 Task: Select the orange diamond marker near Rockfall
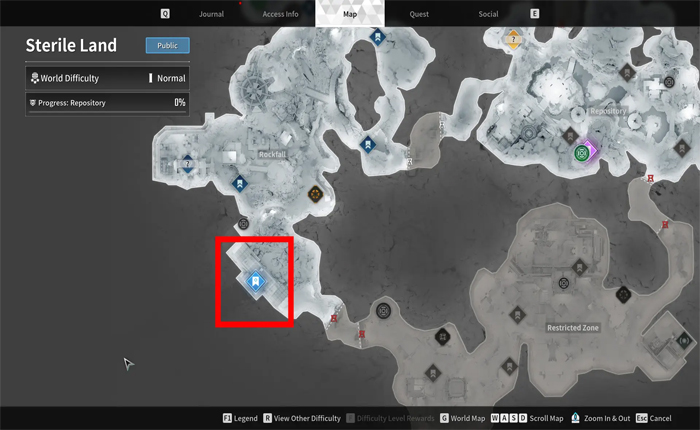tap(316, 193)
